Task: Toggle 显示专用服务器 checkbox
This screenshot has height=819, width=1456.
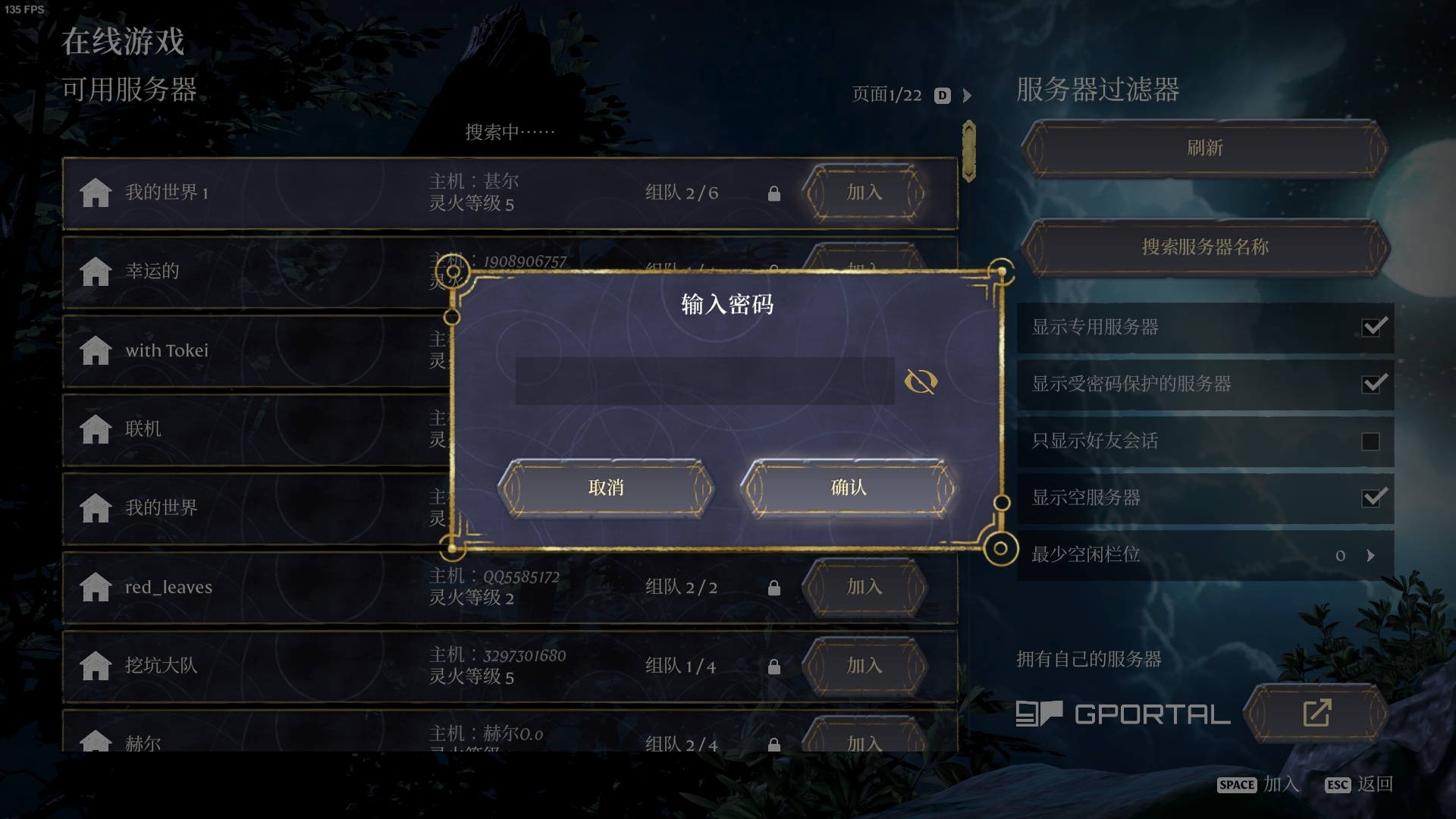Action: click(x=1373, y=327)
